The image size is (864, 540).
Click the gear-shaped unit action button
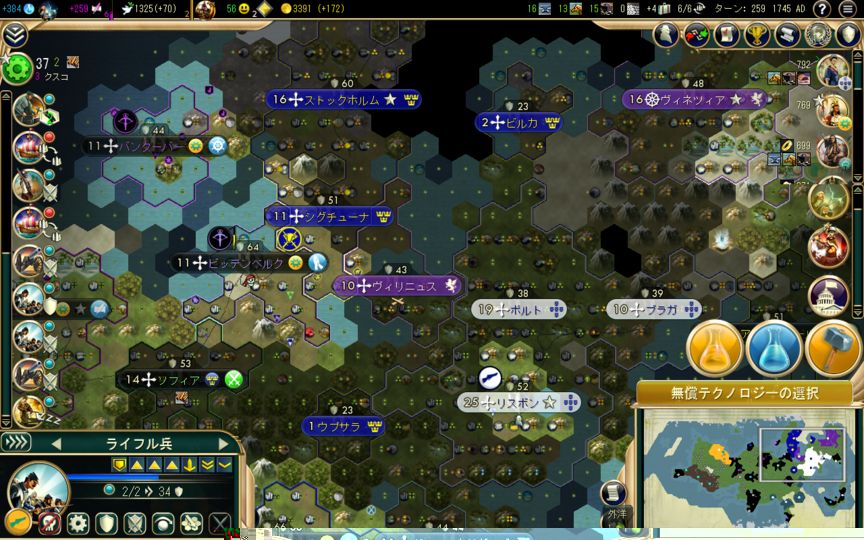(78, 523)
